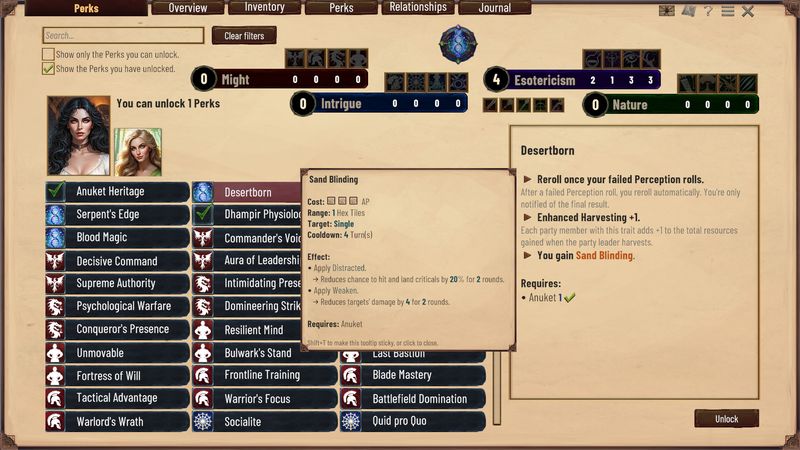Focus the perk search field
Screen dimensions: 800x450
coord(123,36)
